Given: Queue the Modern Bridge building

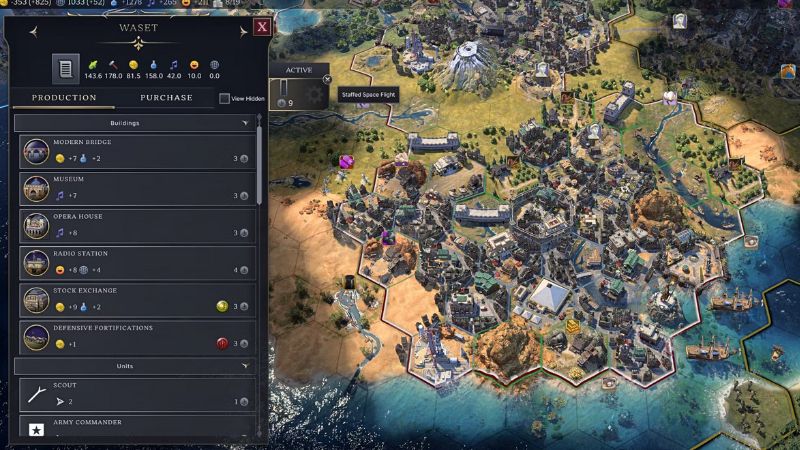Looking at the screenshot, I should point(135,152).
